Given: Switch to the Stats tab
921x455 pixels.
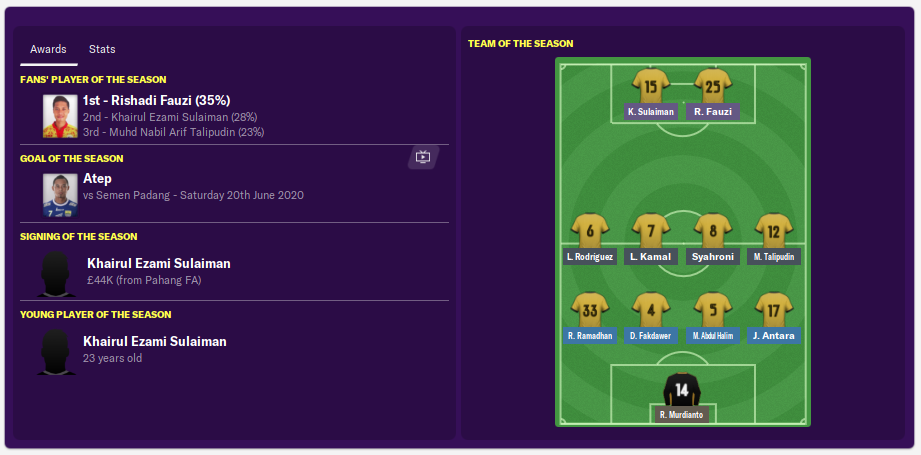Looking at the screenshot, I should click(102, 49).
